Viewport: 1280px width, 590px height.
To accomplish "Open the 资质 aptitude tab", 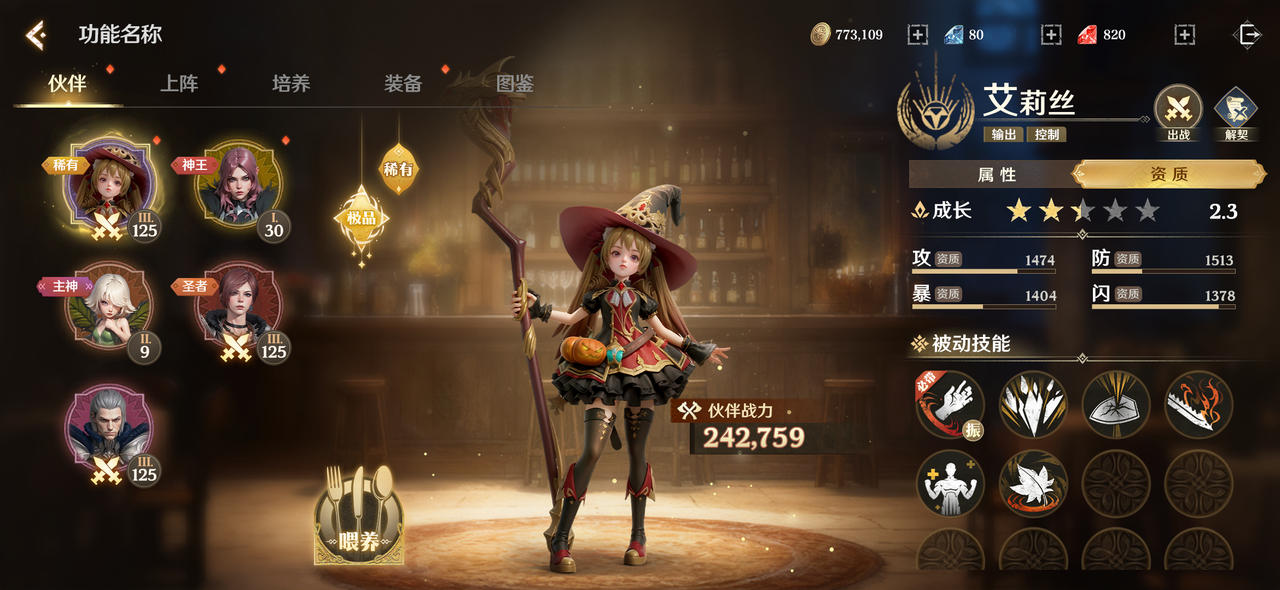I will [x=1168, y=175].
